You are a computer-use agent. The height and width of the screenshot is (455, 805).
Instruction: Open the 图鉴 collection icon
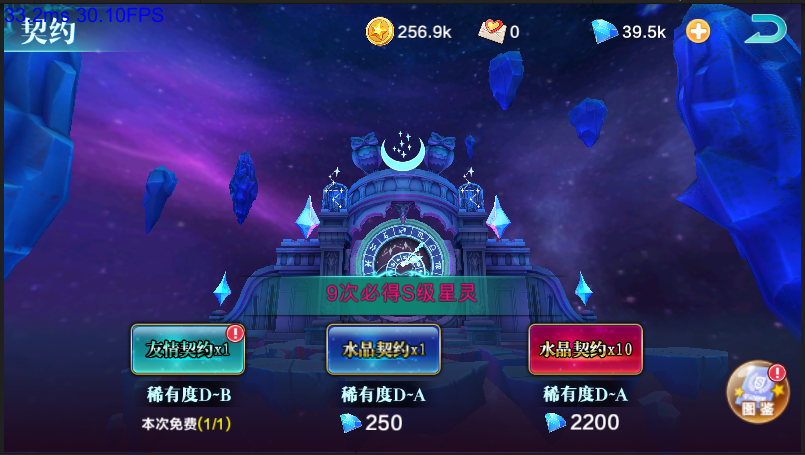click(757, 391)
